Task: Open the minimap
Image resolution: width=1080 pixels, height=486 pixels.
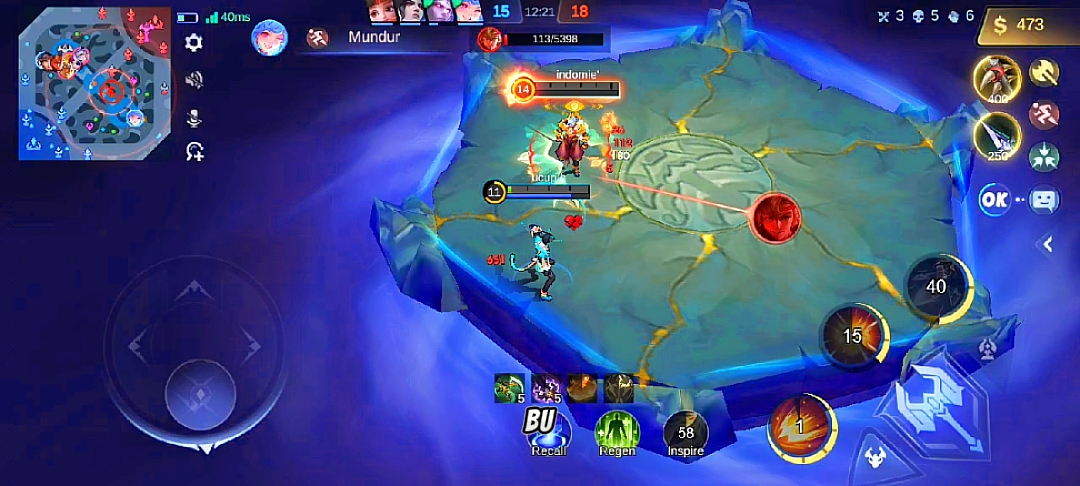Action: 94,84
